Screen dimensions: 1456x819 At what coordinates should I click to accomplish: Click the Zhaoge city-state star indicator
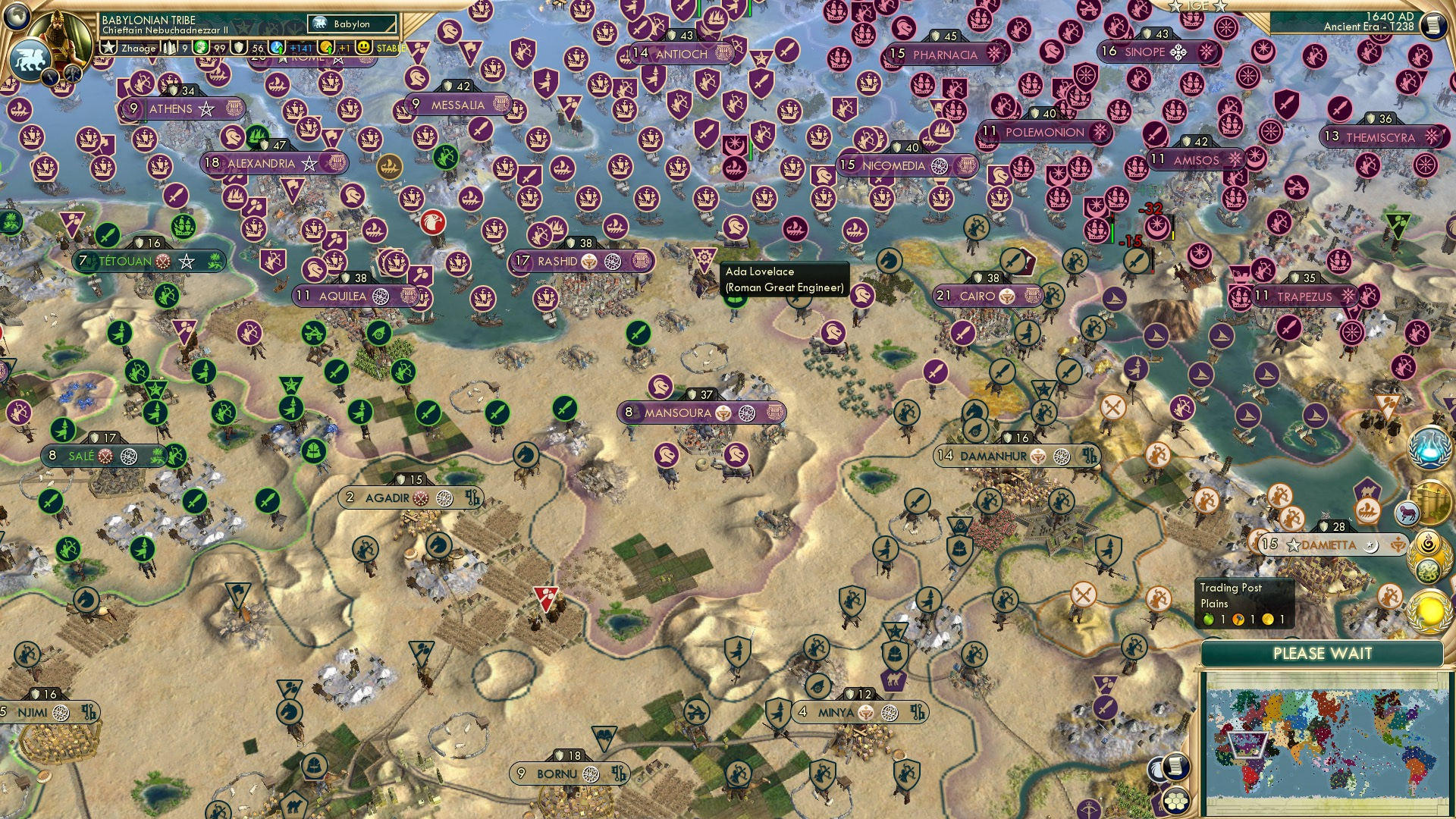108,47
